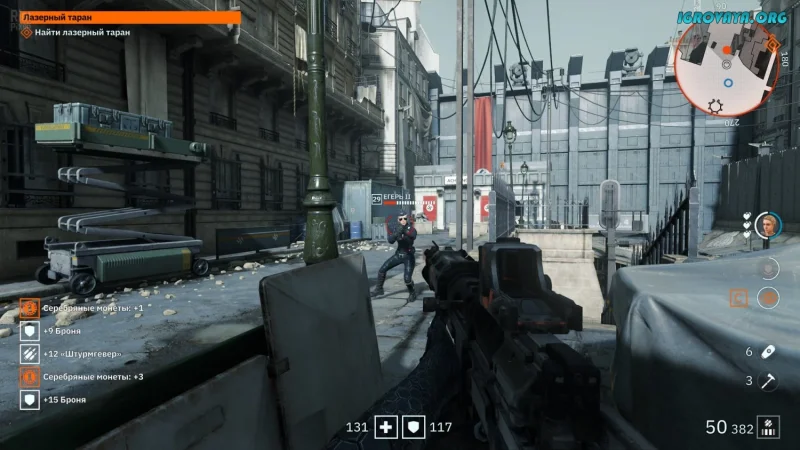Image resolution: width=800 pixels, height=450 pixels.
Task: Click the health cross icon
Action: pos(387,428)
